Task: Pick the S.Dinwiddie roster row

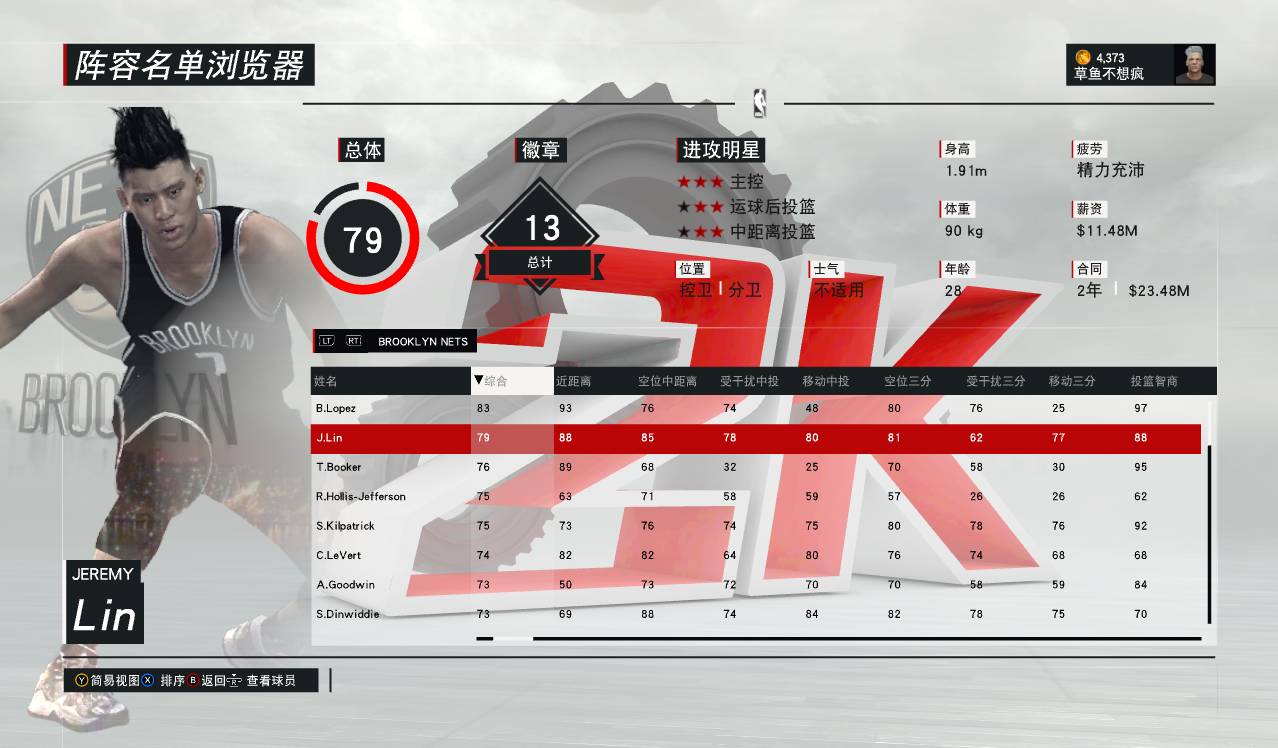Action: (x=346, y=614)
